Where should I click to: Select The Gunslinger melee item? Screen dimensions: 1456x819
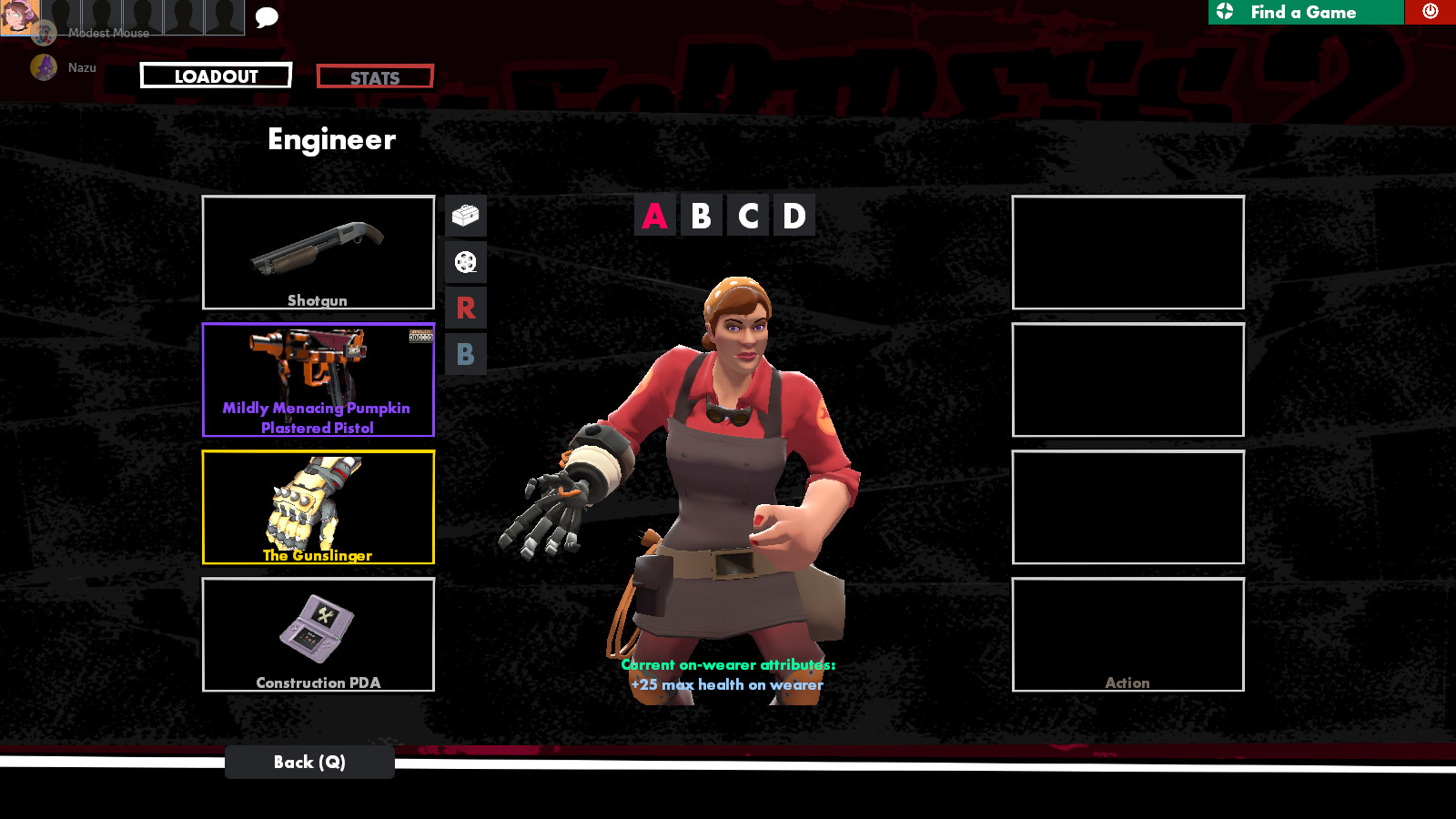point(318,505)
